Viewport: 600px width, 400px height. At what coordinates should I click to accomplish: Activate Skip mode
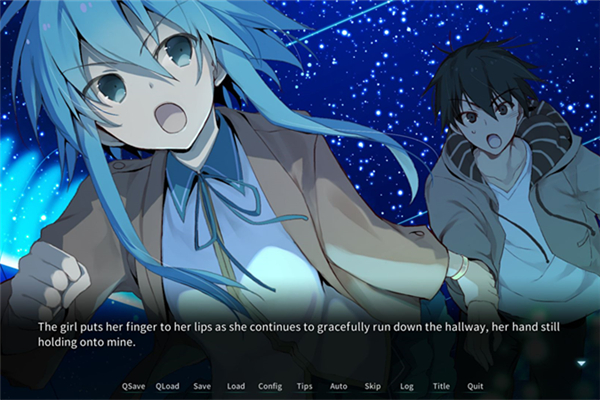(372, 386)
